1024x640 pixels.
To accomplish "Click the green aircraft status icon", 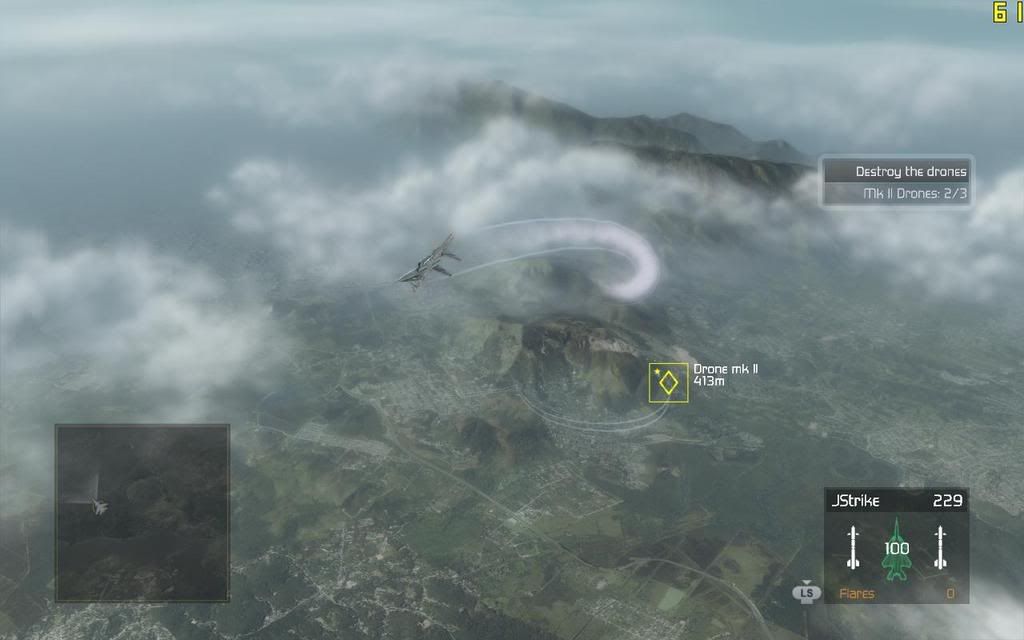I will tap(896, 548).
